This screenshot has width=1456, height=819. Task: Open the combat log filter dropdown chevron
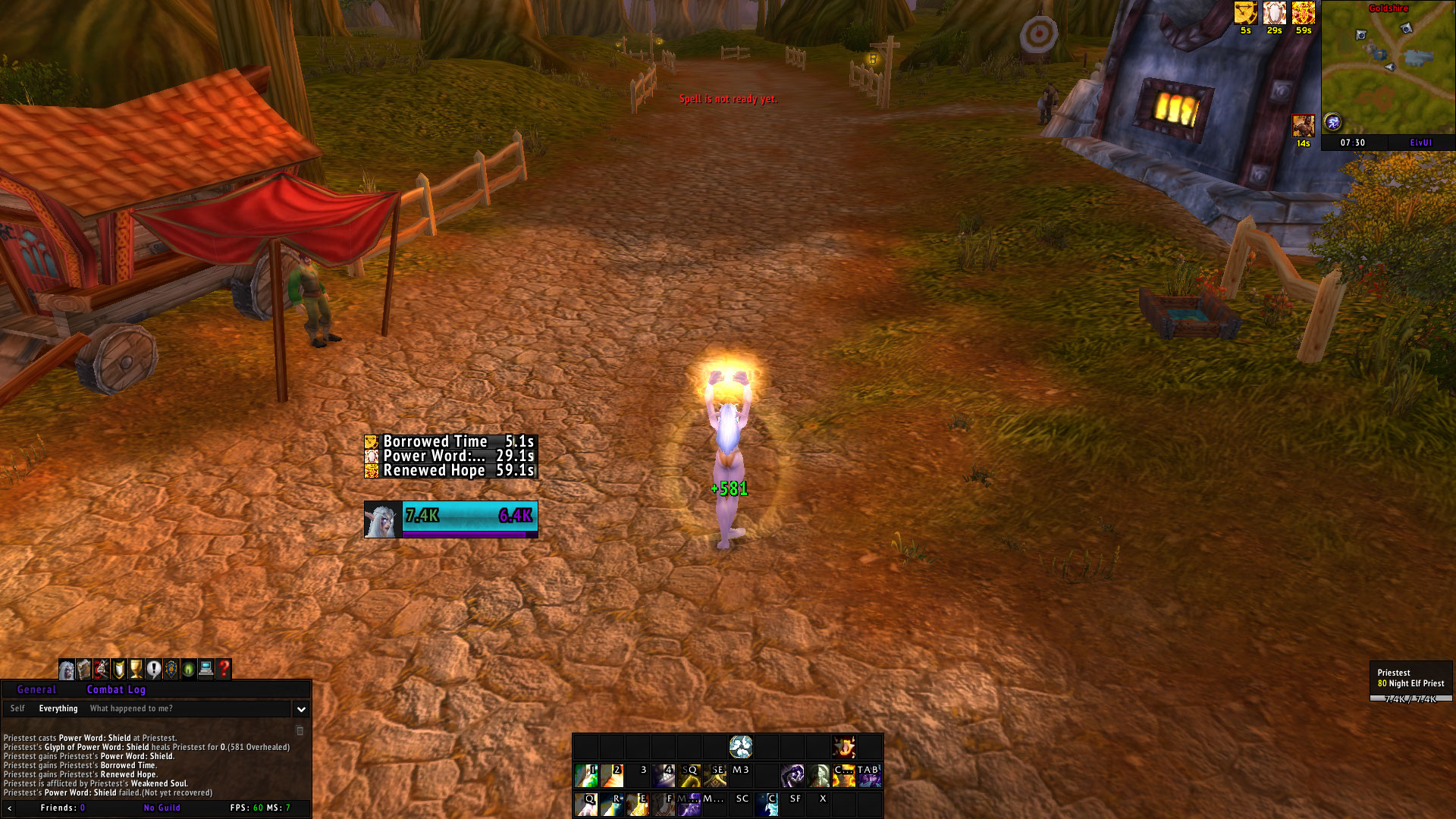click(302, 708)
